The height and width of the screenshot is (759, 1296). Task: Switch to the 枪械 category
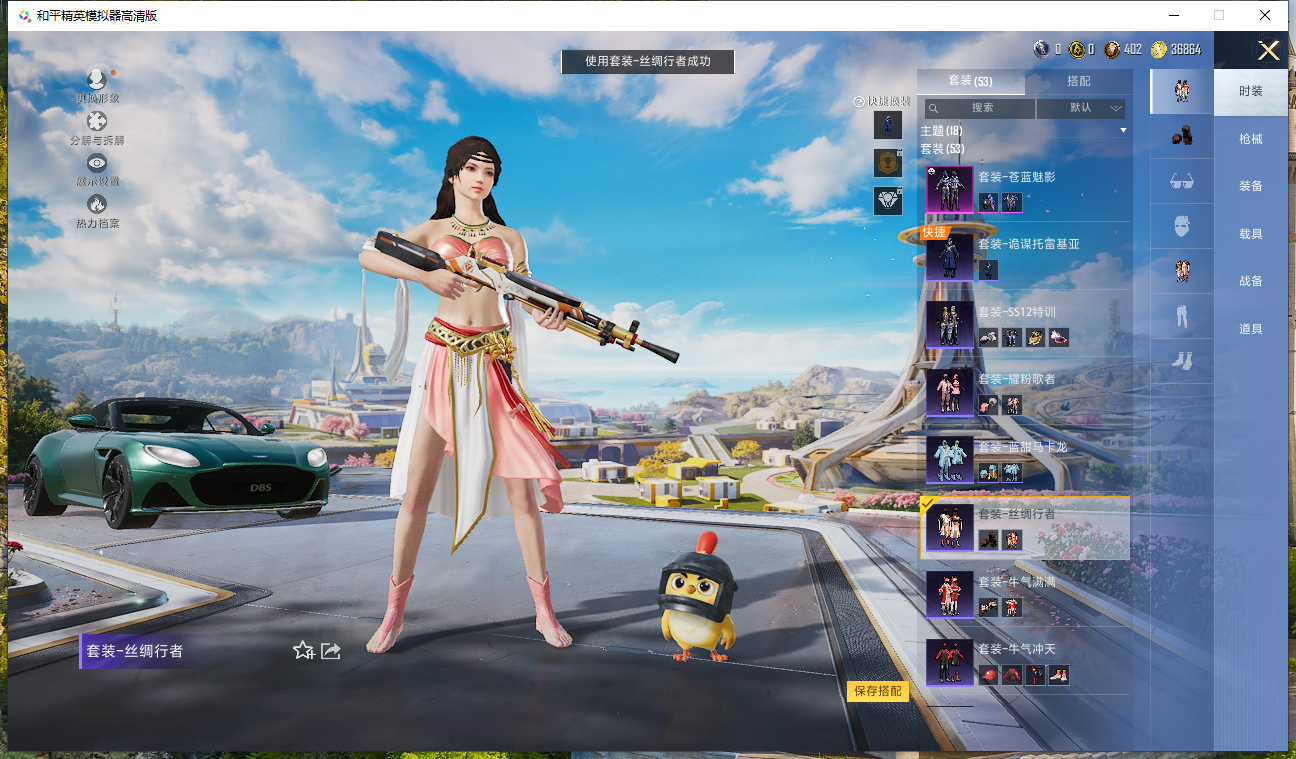tap(1250, 139)
